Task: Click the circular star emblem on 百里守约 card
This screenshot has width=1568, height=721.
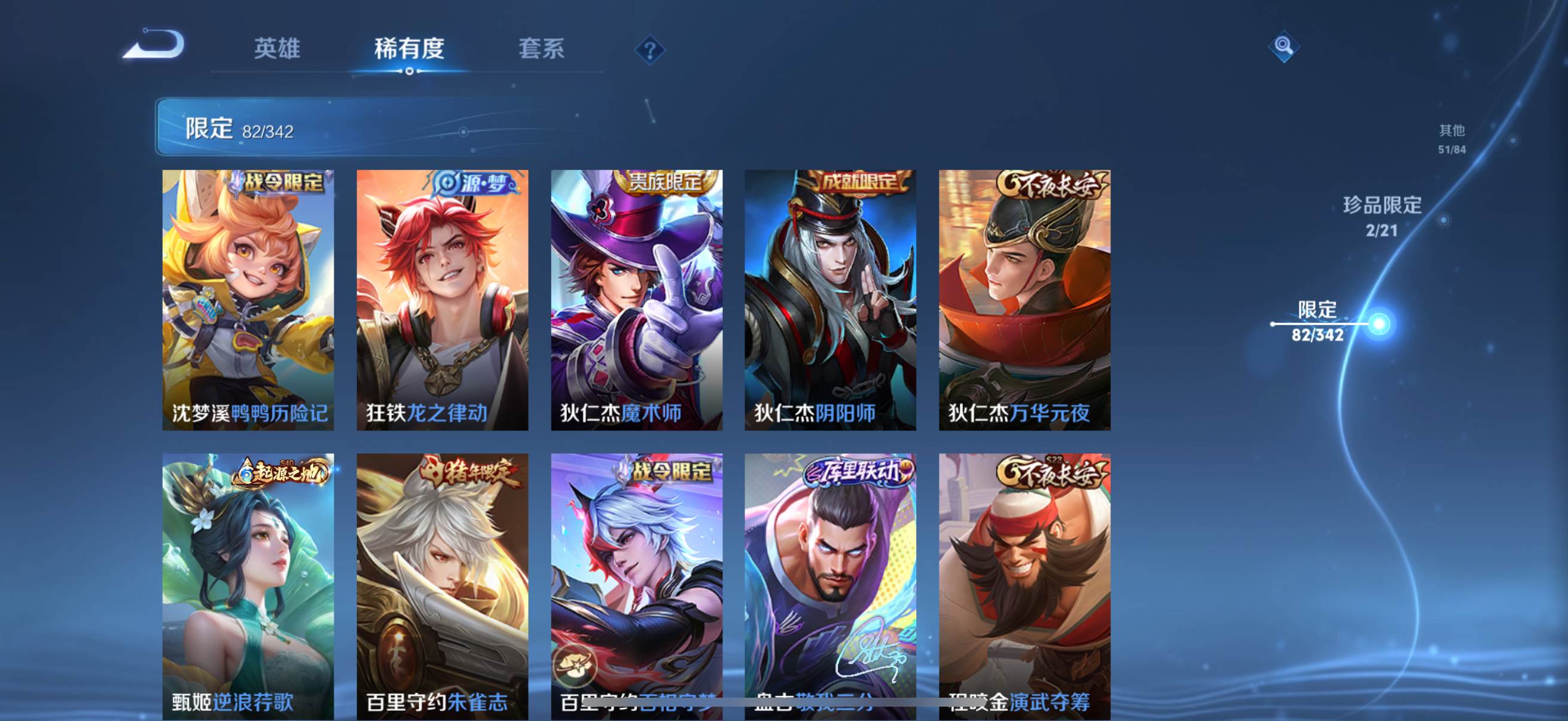Action: tap(575, 665)
